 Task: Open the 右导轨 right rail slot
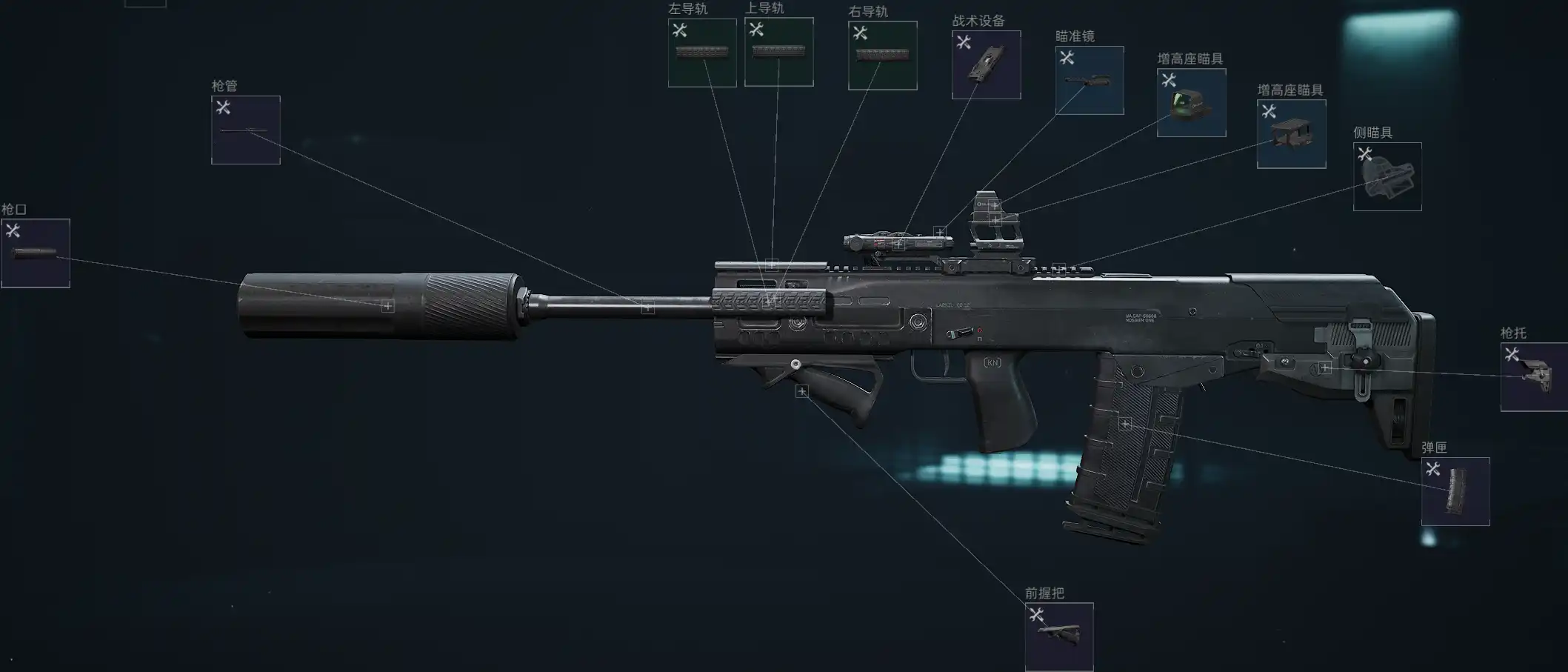click(882, 56)
